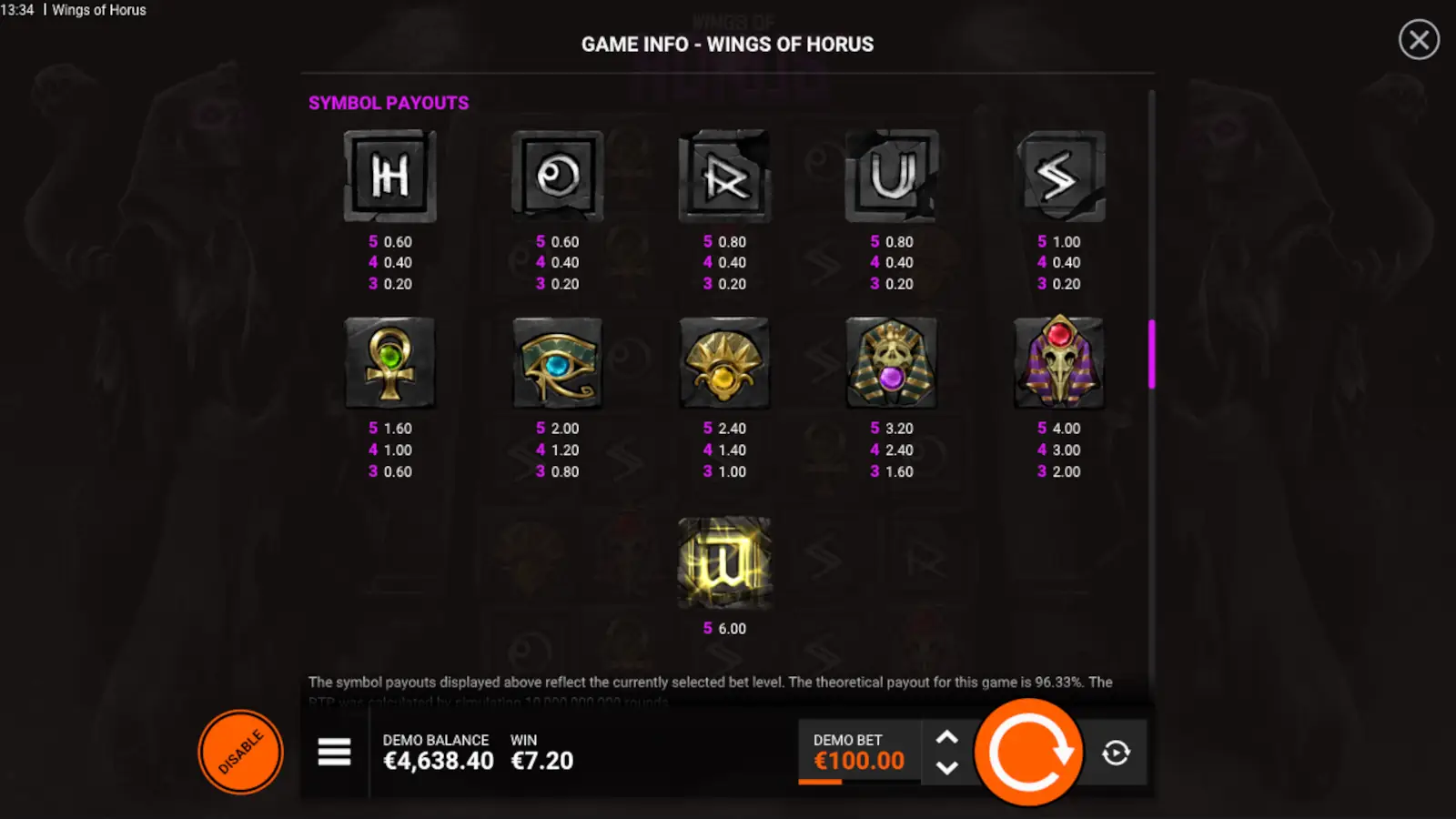Click the Wings of Horus title bar label
Viewport: 1456px width, 819px height.
(99, 10)
